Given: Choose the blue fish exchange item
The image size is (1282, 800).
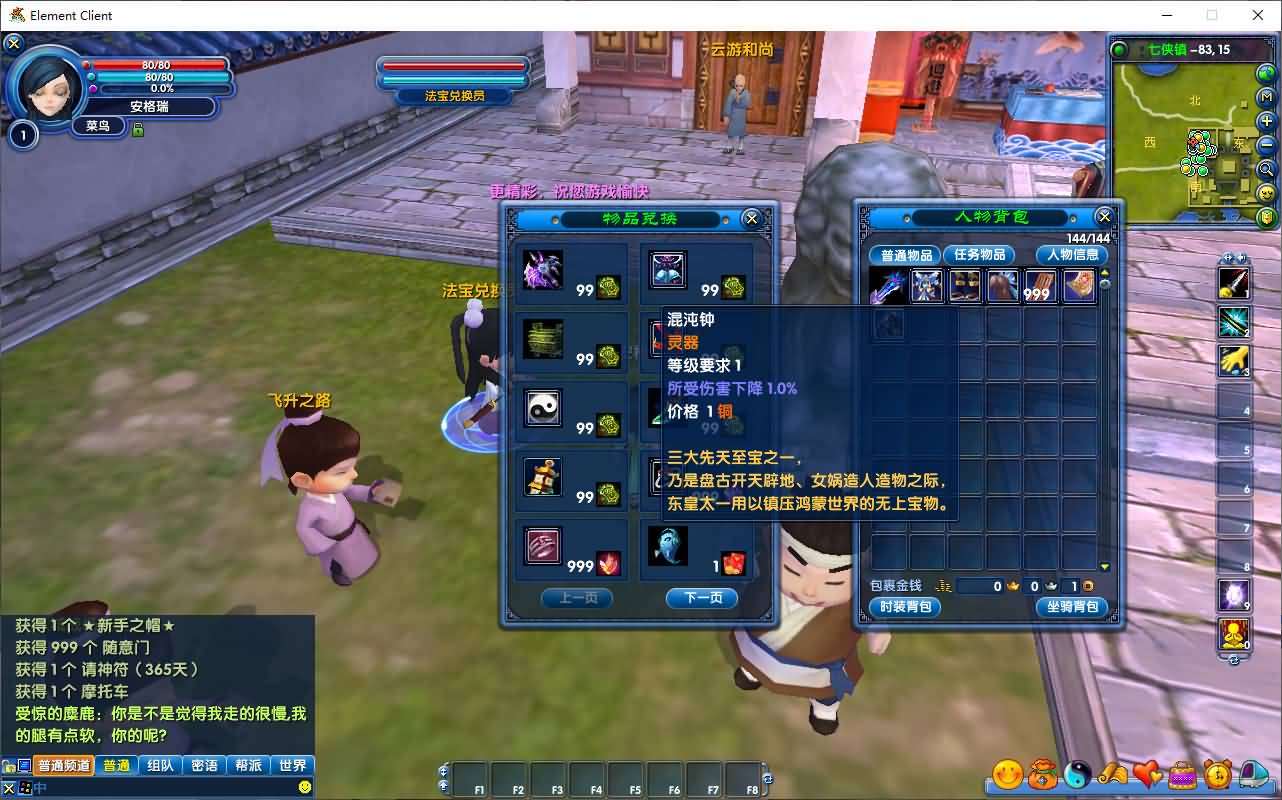Looking at the screenshot, I should [667, 546].
